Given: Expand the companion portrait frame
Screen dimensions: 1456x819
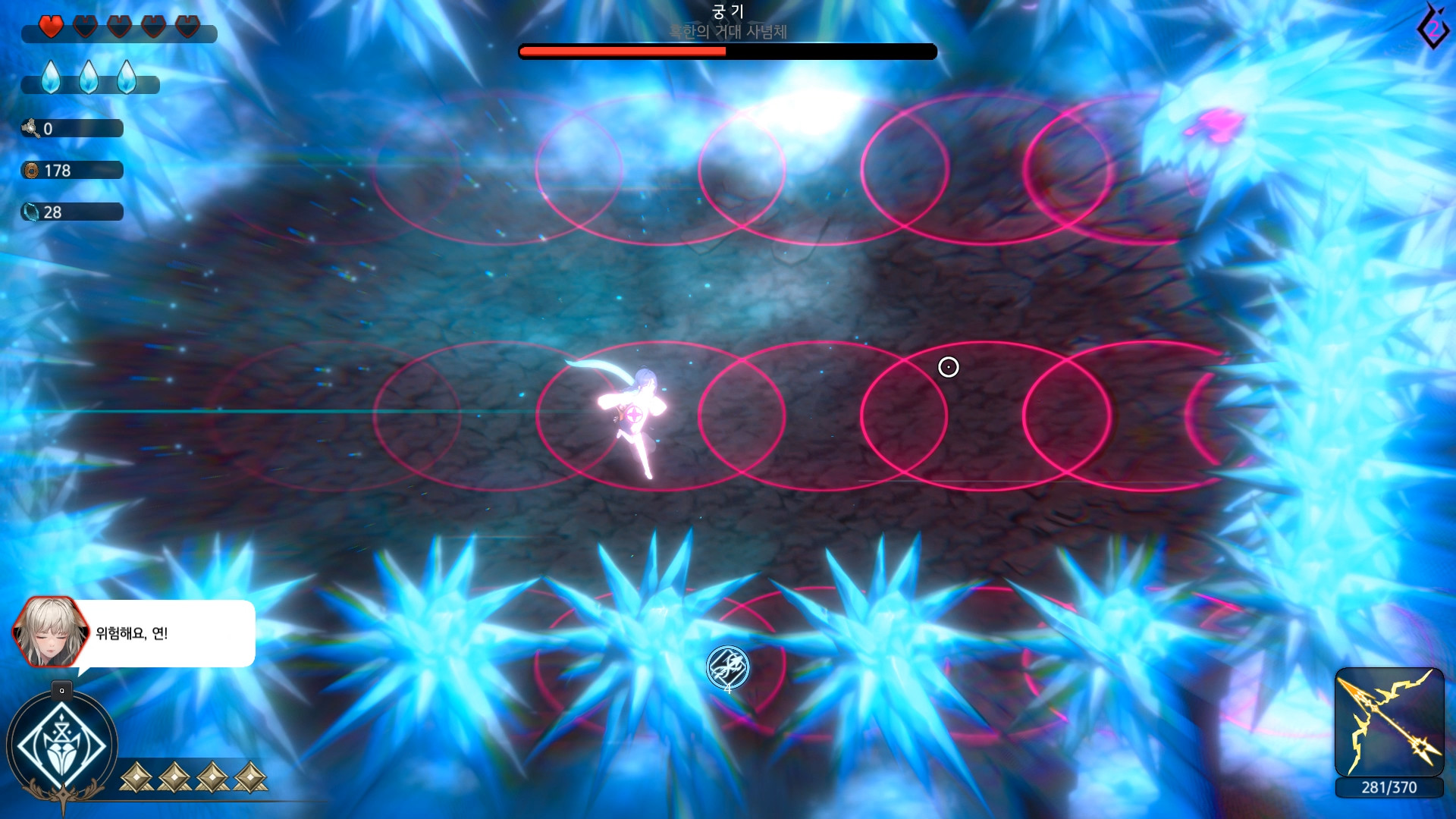Looking at the screenshot, I should pyautogui.click(x=49, y=633).
